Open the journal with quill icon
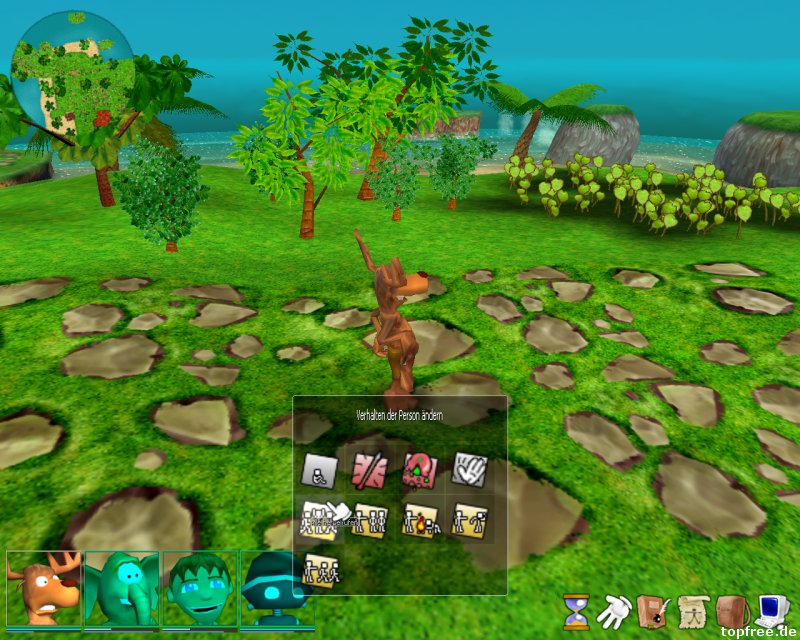Screen dimensions: 800x640 pyautogui.click(x=652, y=609)
